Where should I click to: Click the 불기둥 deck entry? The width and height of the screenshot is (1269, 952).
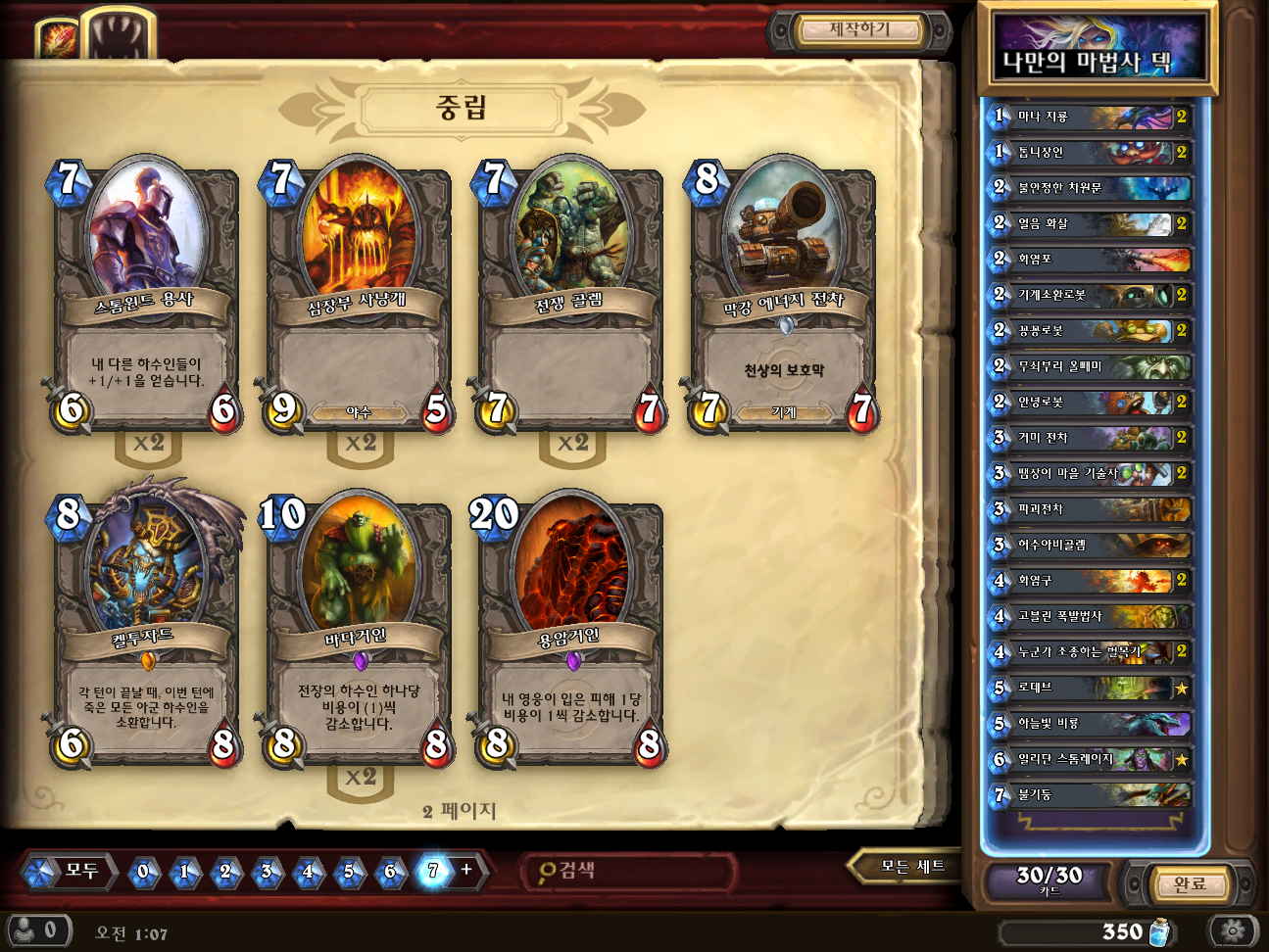[1090, 794]
